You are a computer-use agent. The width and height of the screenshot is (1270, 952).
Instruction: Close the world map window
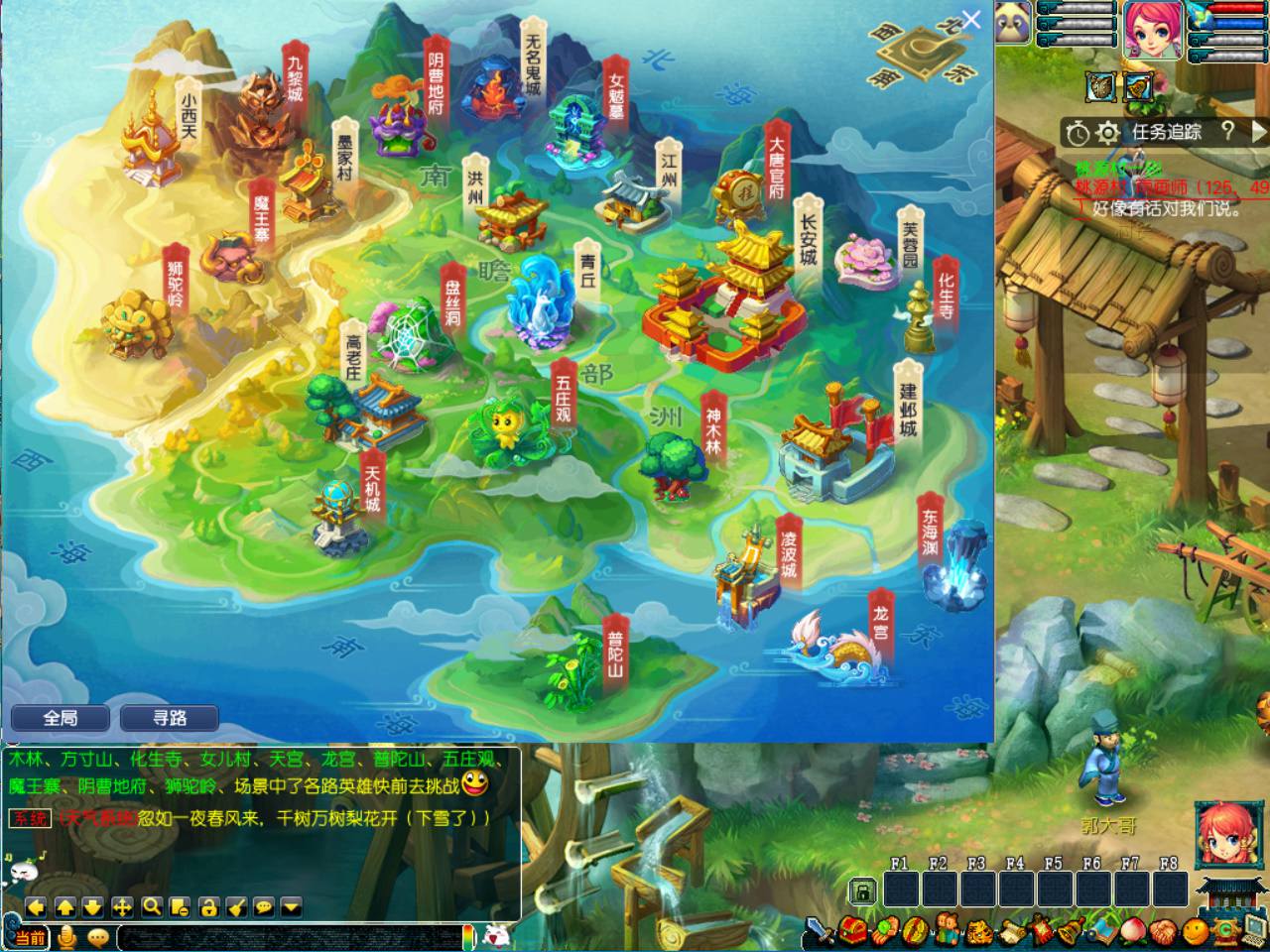[971, 20]
